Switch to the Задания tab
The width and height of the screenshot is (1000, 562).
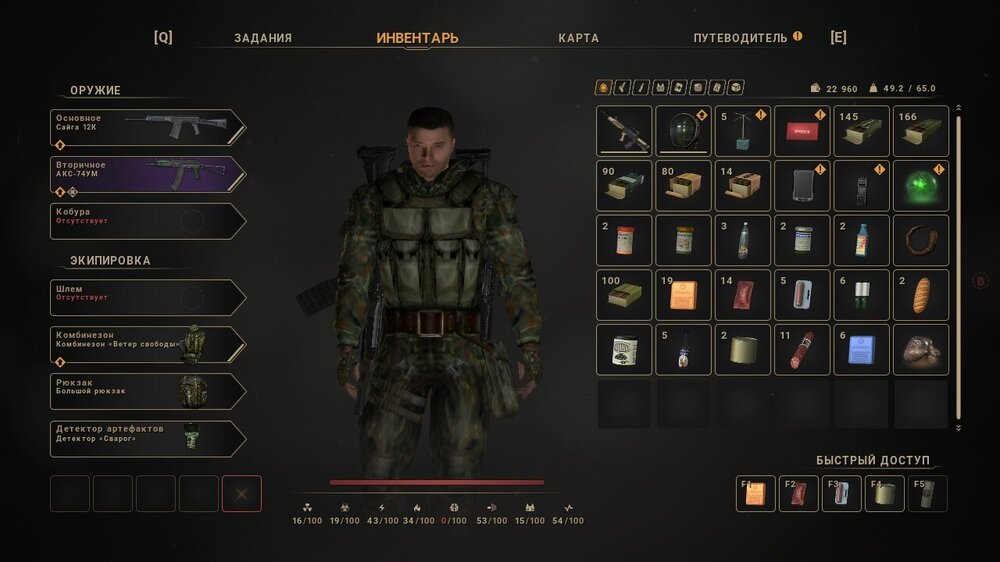(263, 38)
